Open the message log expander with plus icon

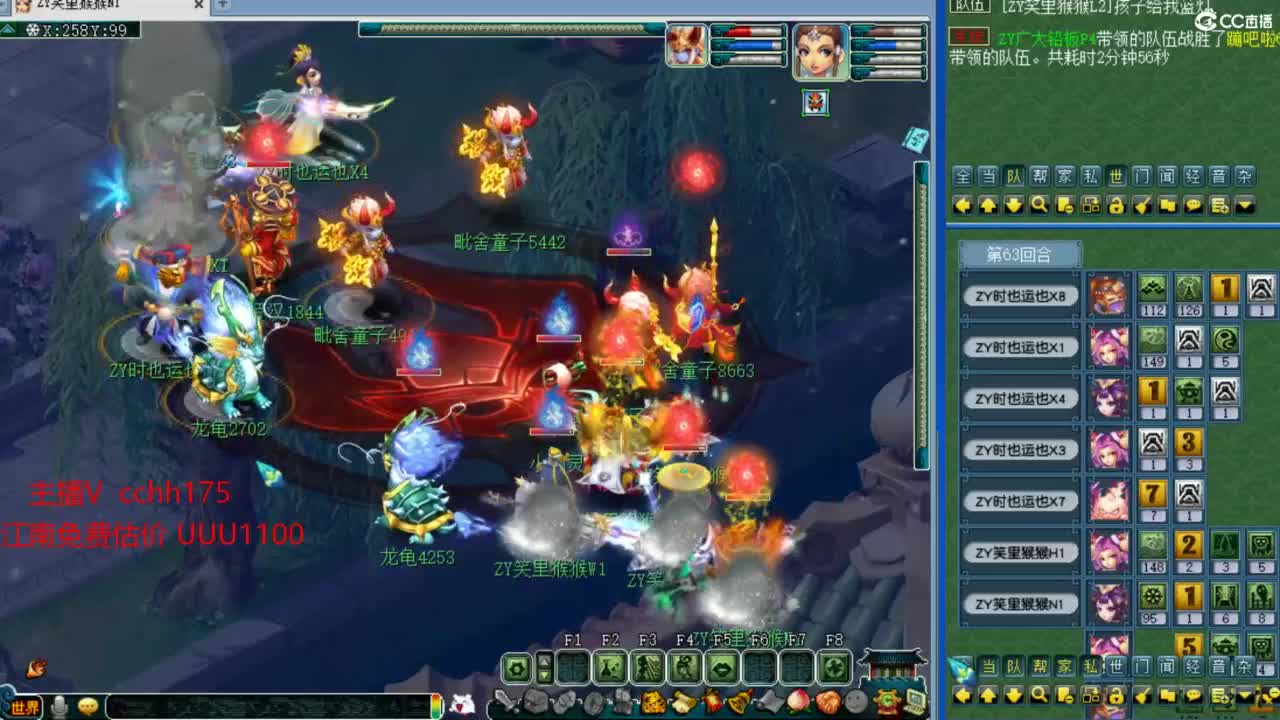pyautogui.click(x=1218, y=205)
